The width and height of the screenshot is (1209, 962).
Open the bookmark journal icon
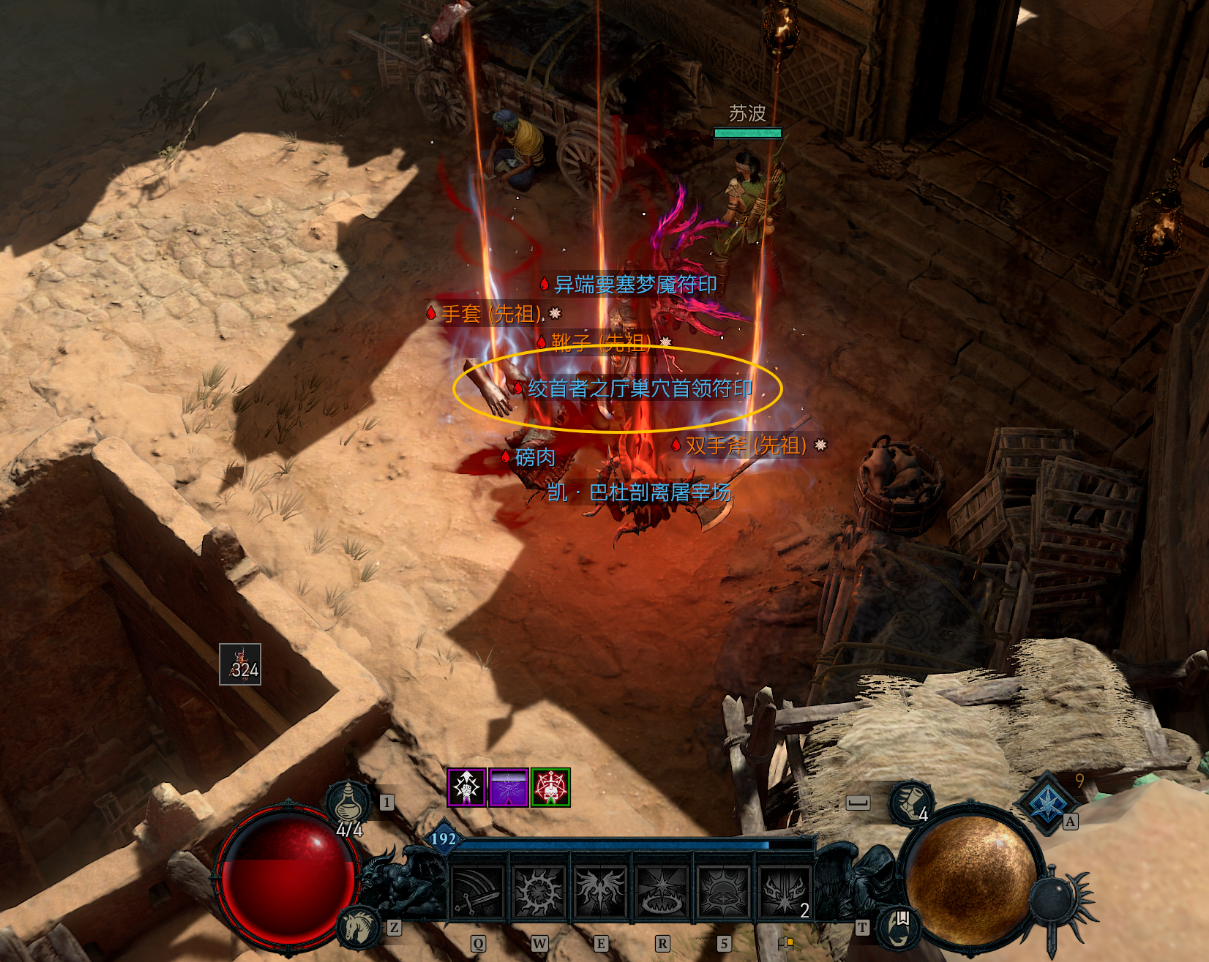tap(898, 927)
